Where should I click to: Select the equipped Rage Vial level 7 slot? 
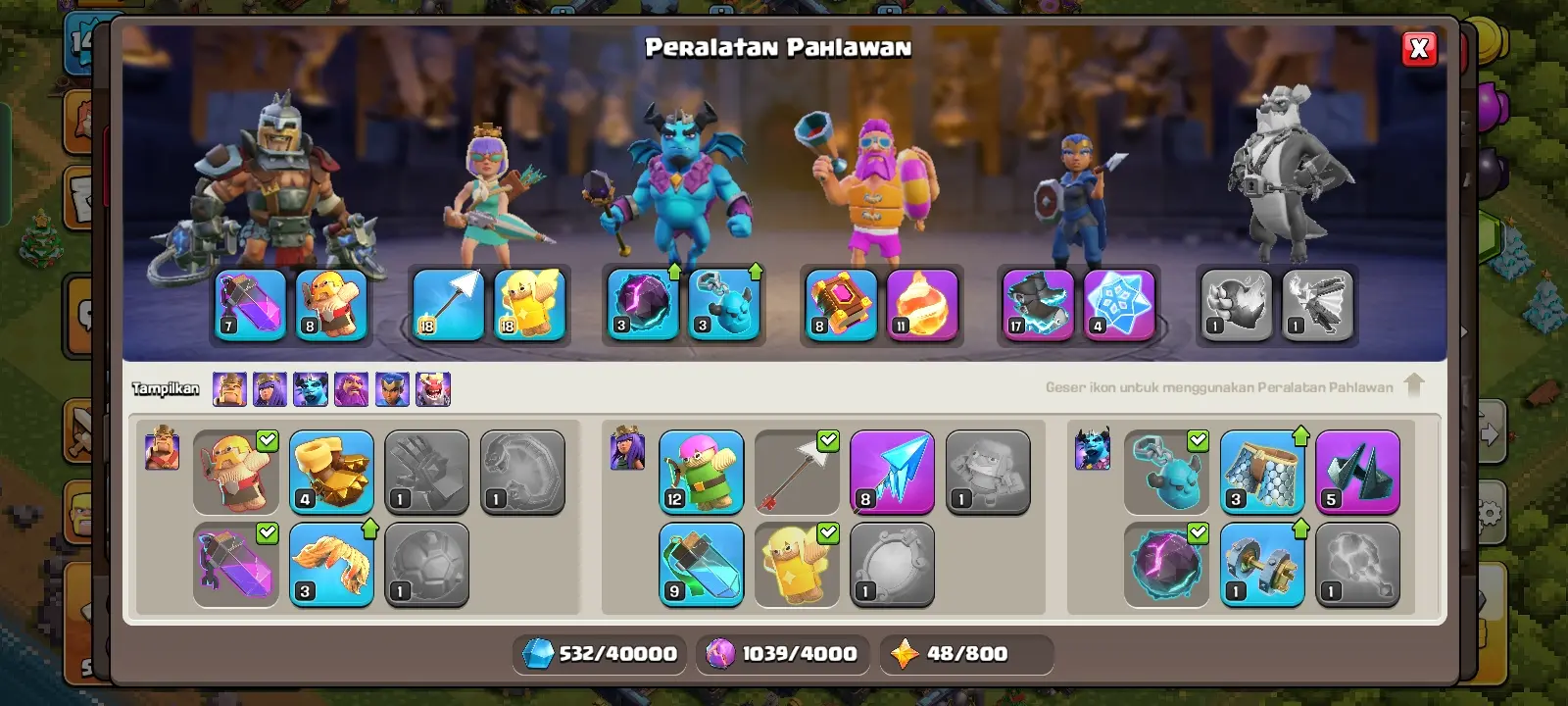click(x=250, y=305)
